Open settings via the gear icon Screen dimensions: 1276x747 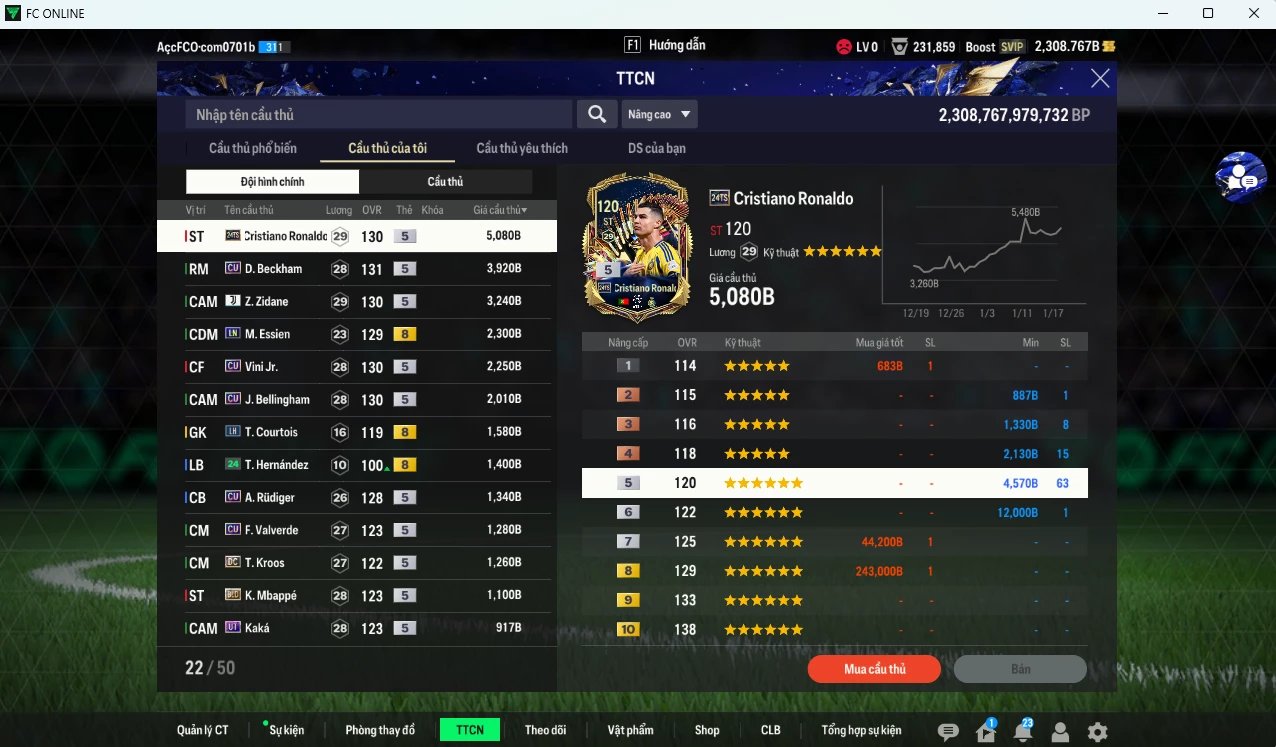tap(1097, 732)
